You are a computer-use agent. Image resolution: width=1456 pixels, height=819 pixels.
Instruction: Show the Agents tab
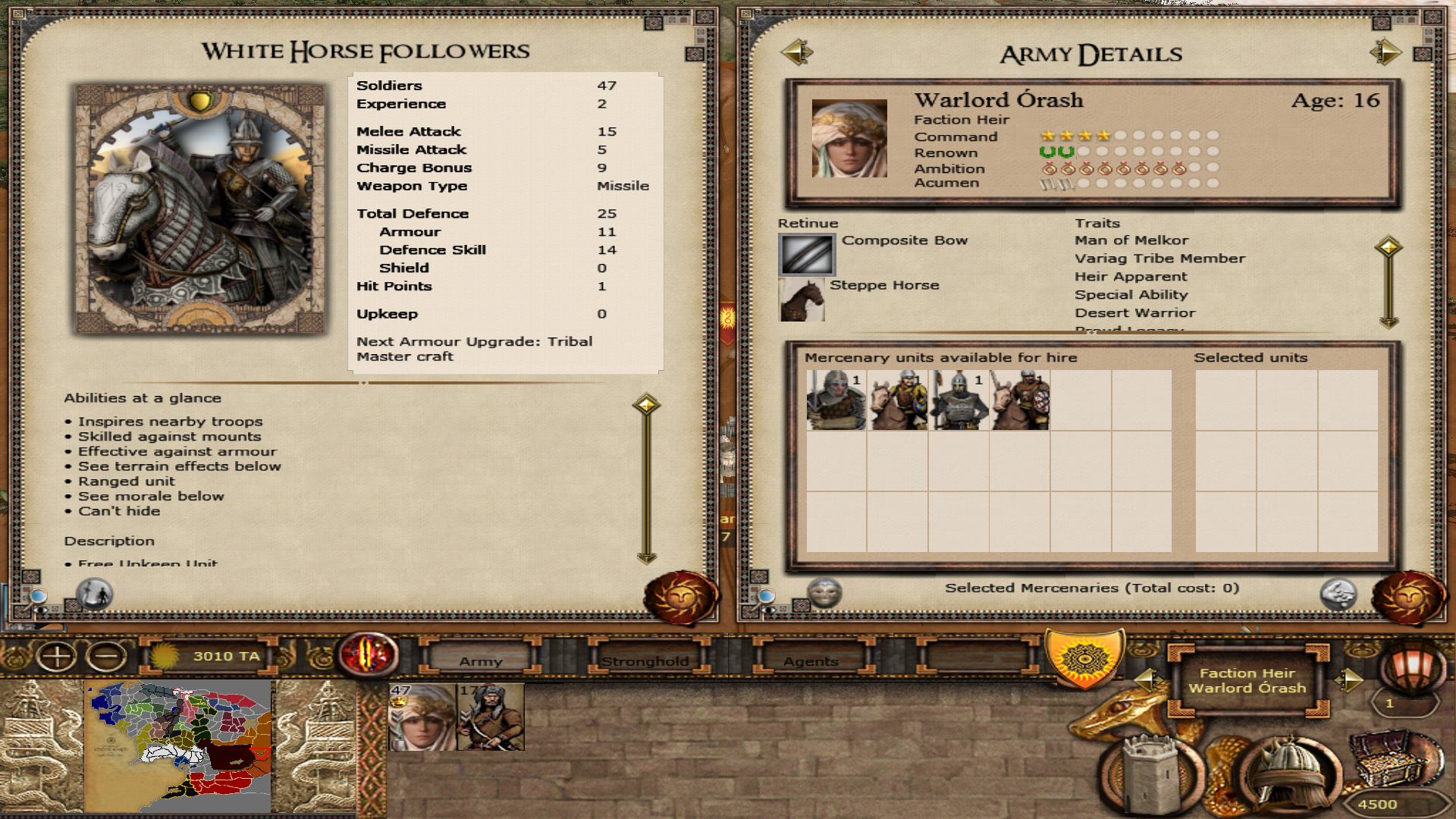tap(811, 661)
